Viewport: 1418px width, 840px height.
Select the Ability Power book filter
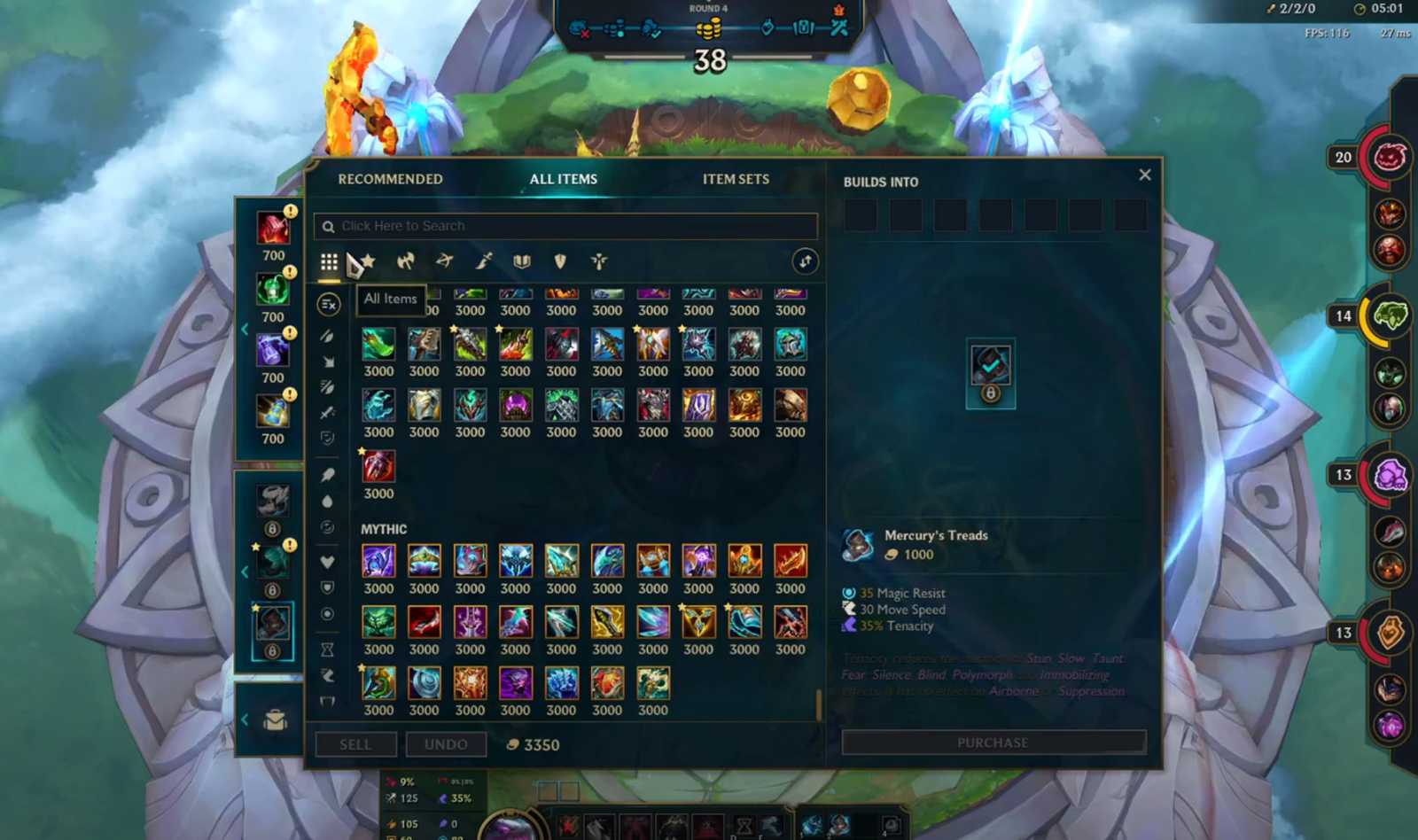[523, 261]
